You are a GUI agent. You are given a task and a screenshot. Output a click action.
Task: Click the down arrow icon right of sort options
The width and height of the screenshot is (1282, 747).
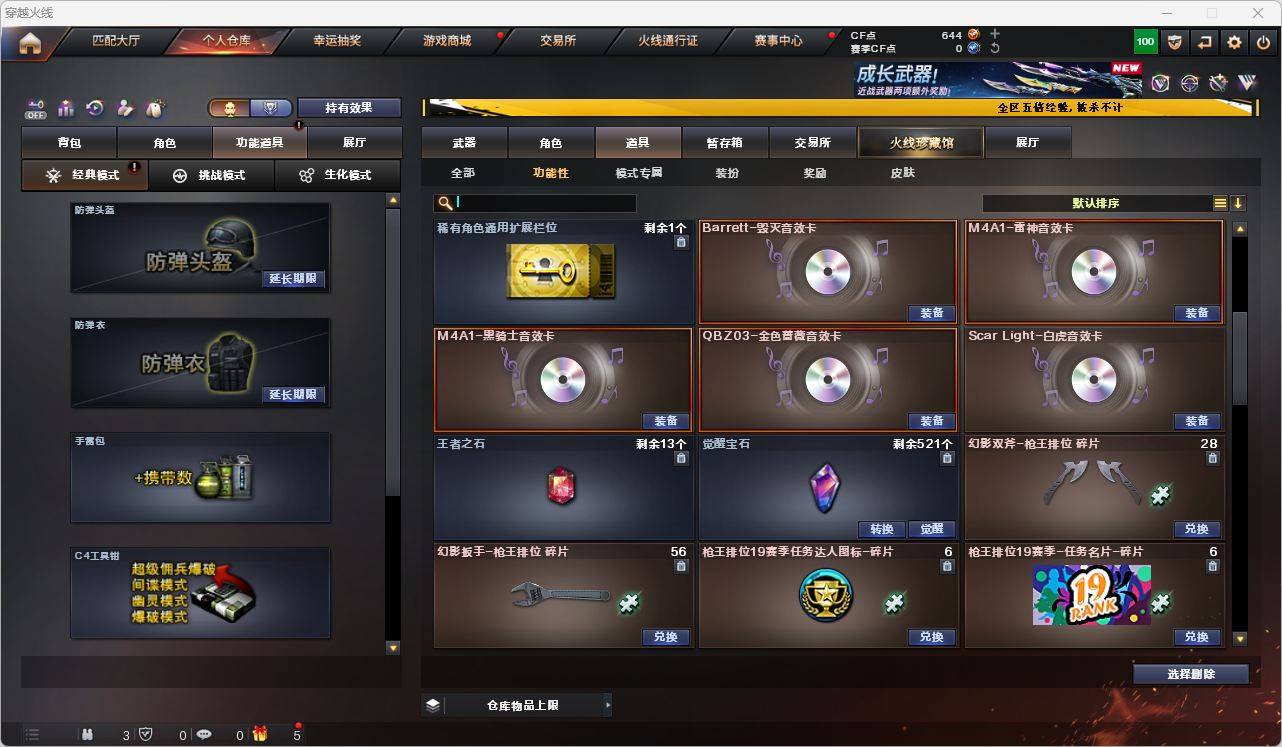coord(1240,203)
